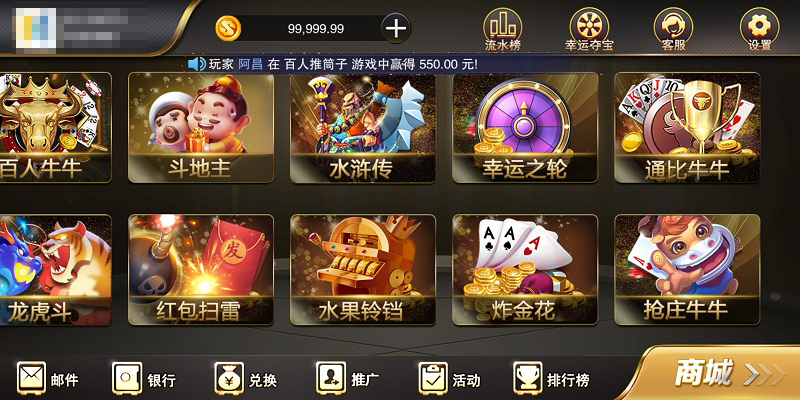Image resolution: width=800 pixels, height=400 pixels.
Task: Show the 排行榜 rankings trophy
Action: [552, 379]
